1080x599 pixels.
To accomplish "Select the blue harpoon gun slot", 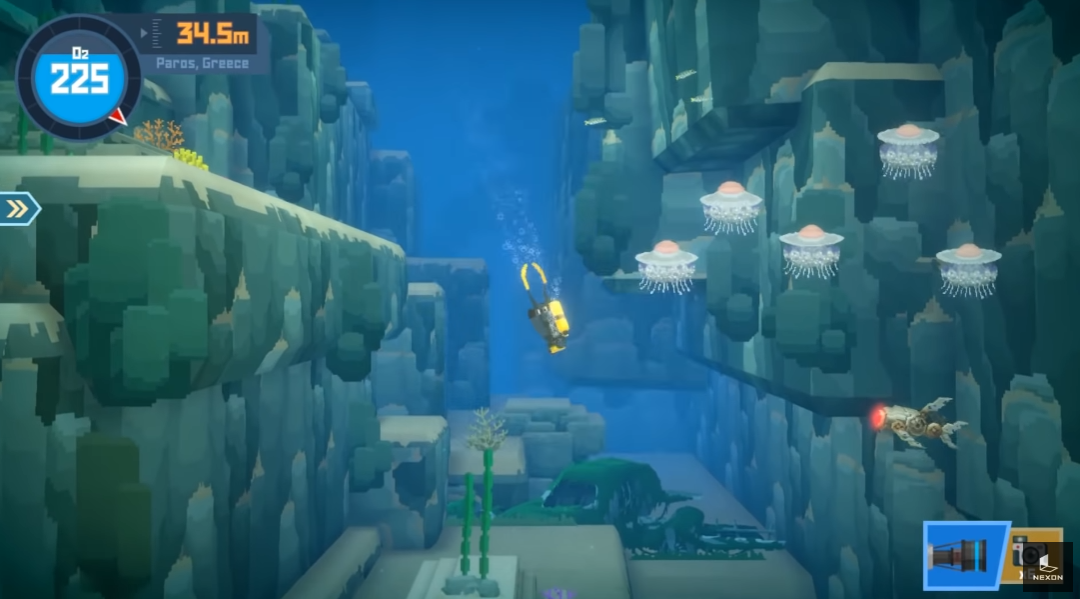I will (x=961, y=555).
